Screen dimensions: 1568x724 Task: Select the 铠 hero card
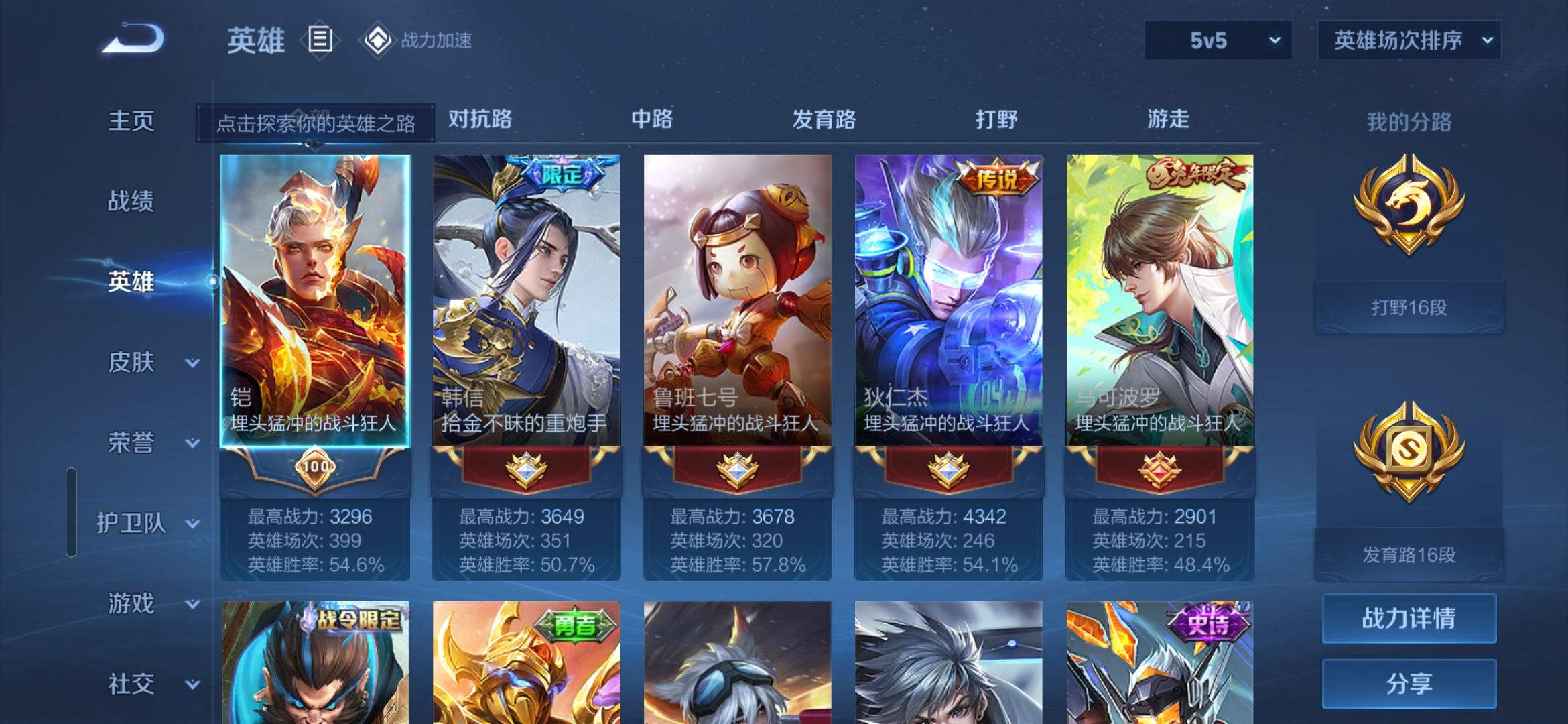[315, 302]
